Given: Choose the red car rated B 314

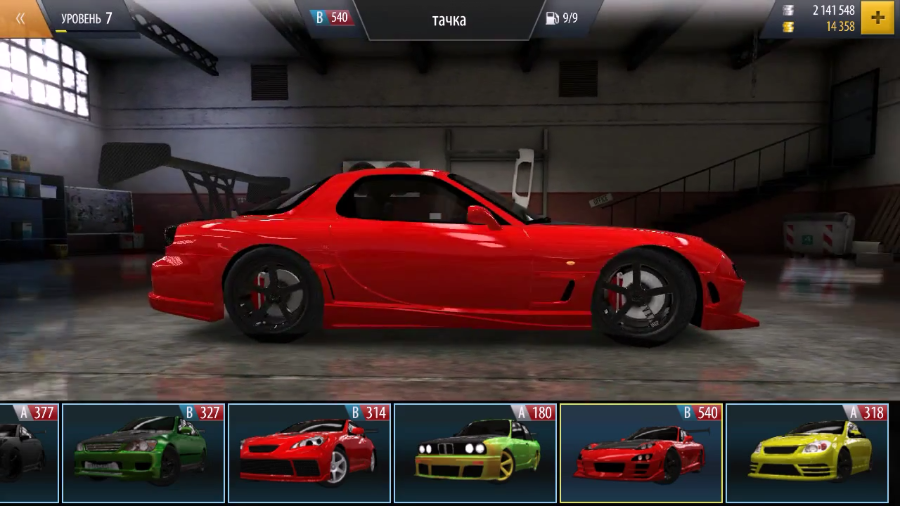Looking at the screenshot, I should point(309,453).
